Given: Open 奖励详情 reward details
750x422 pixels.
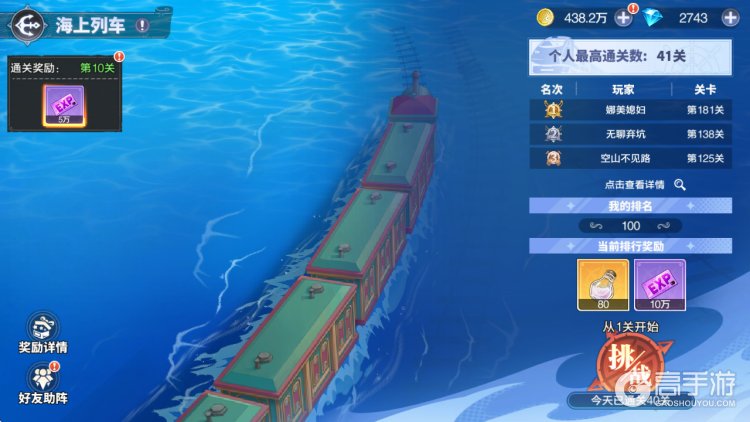Looking at the screenshot, I should point(42,334).
